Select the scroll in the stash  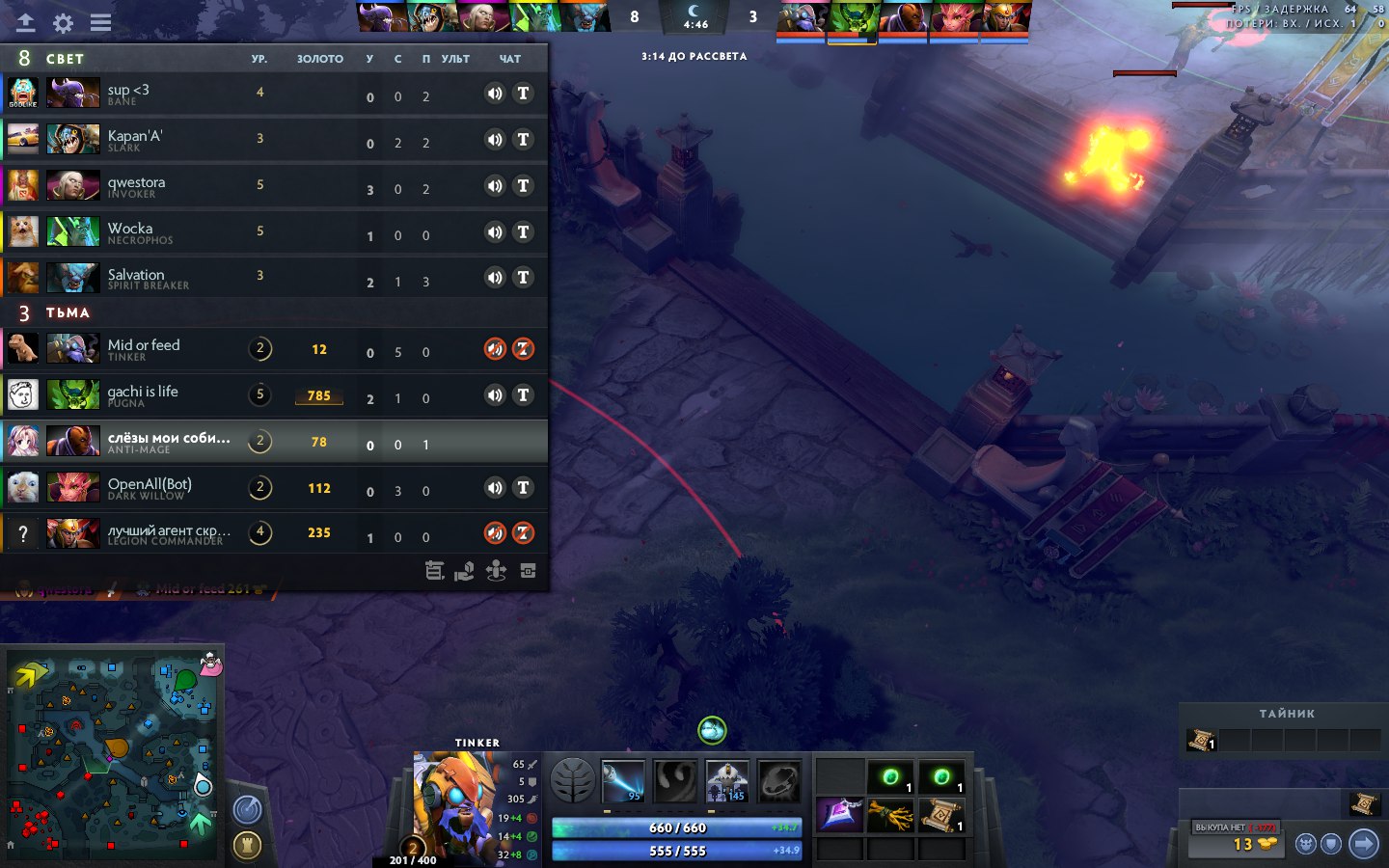[1200, 740]
